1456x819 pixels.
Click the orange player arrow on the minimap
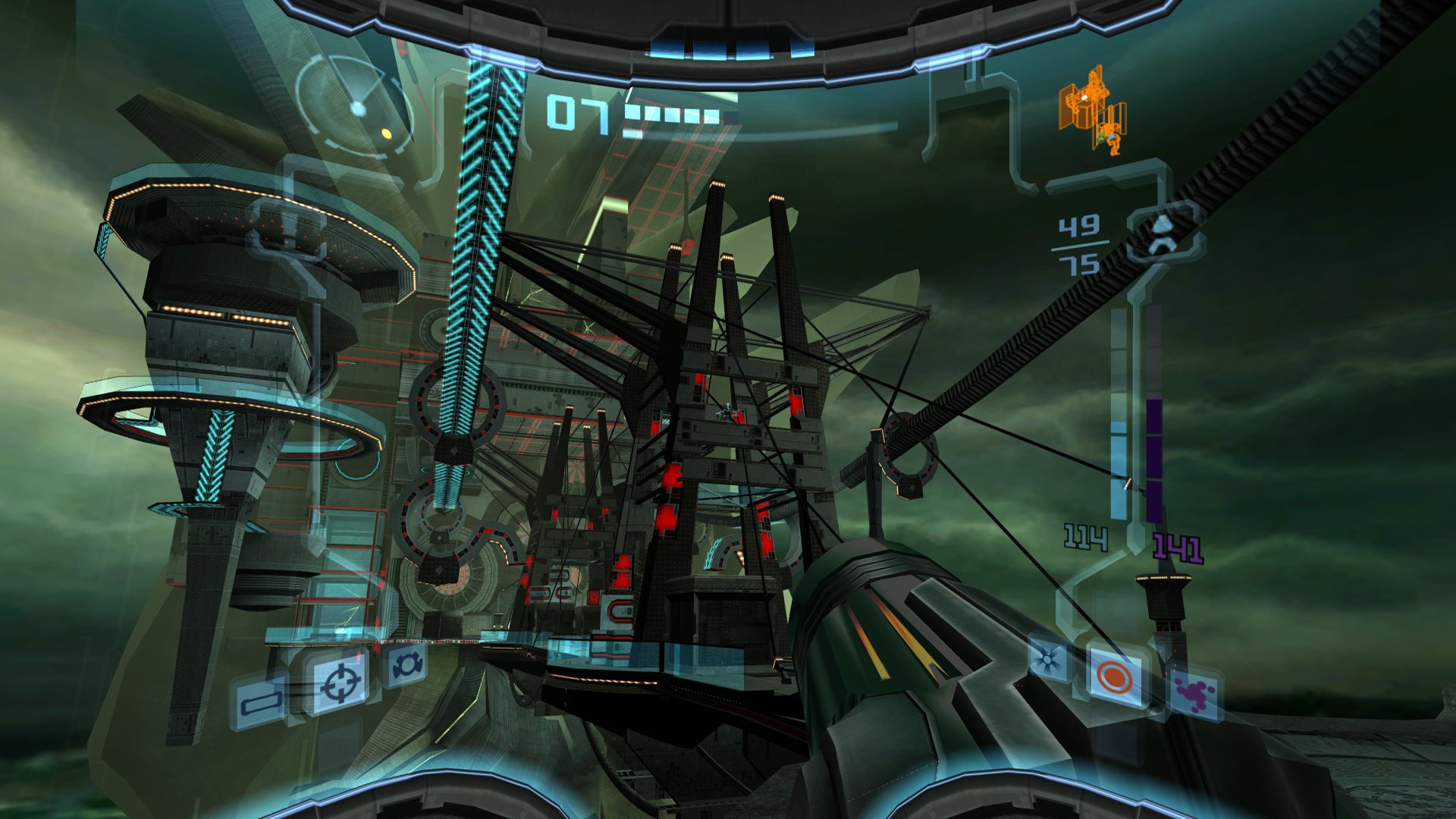[x=1108, y=137]
